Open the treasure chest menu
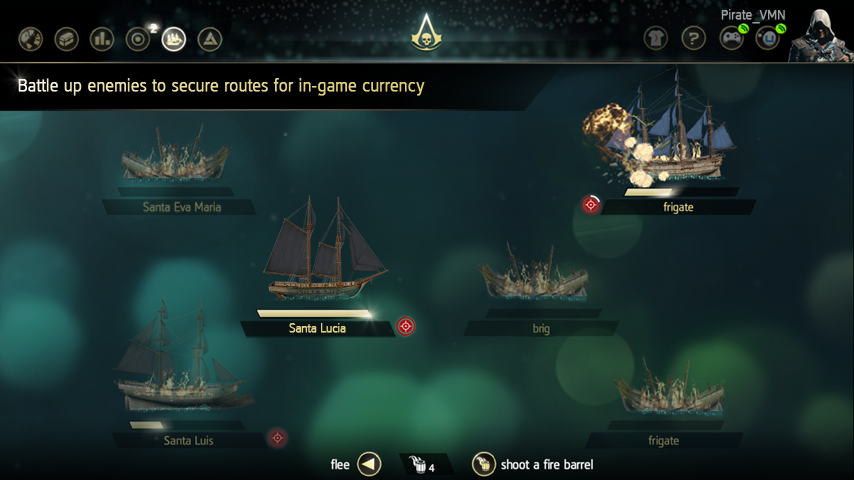The image size is (854, 480). pos(66,39)
